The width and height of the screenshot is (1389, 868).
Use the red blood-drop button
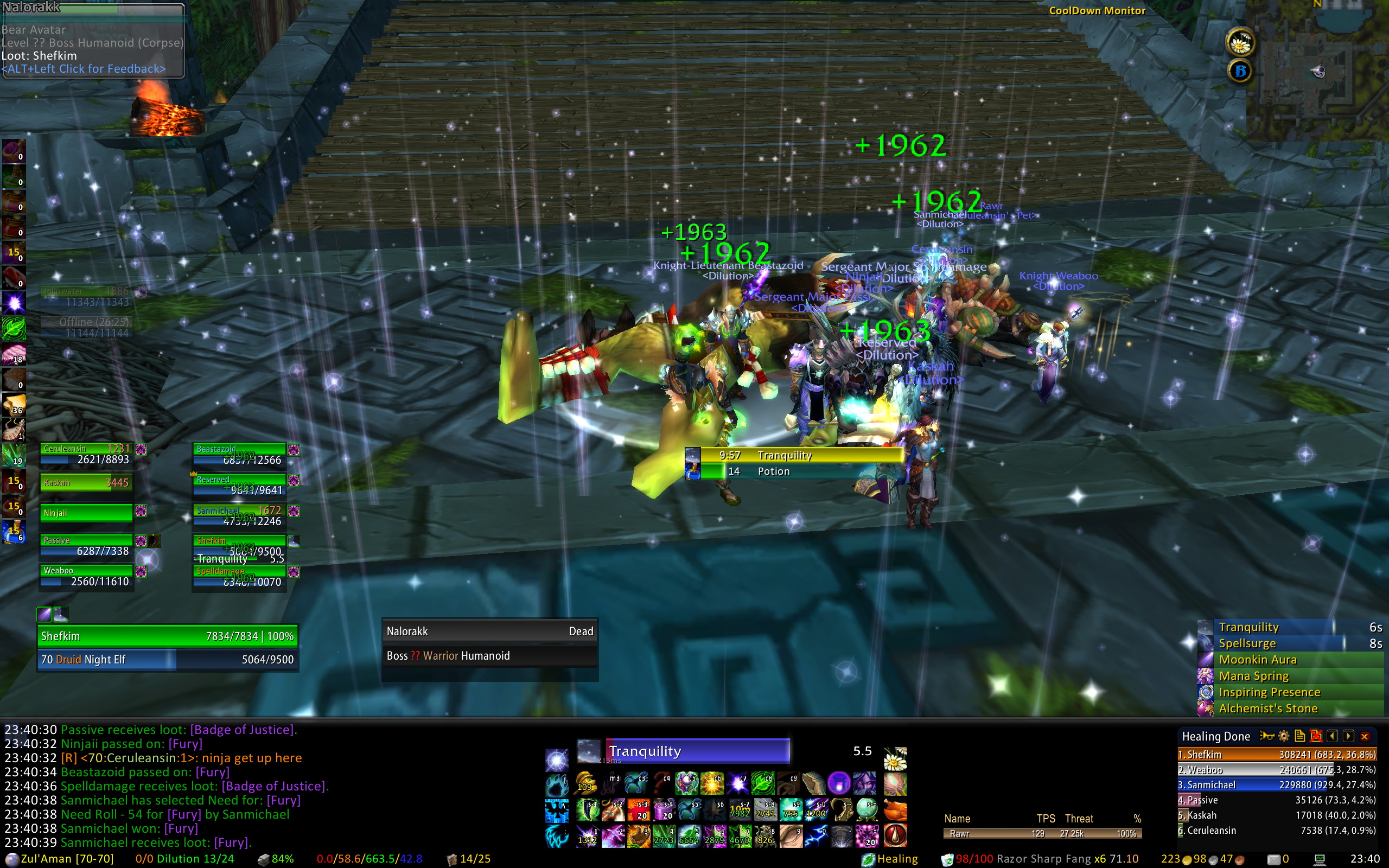pyautogui.click(x=895, y=837)
